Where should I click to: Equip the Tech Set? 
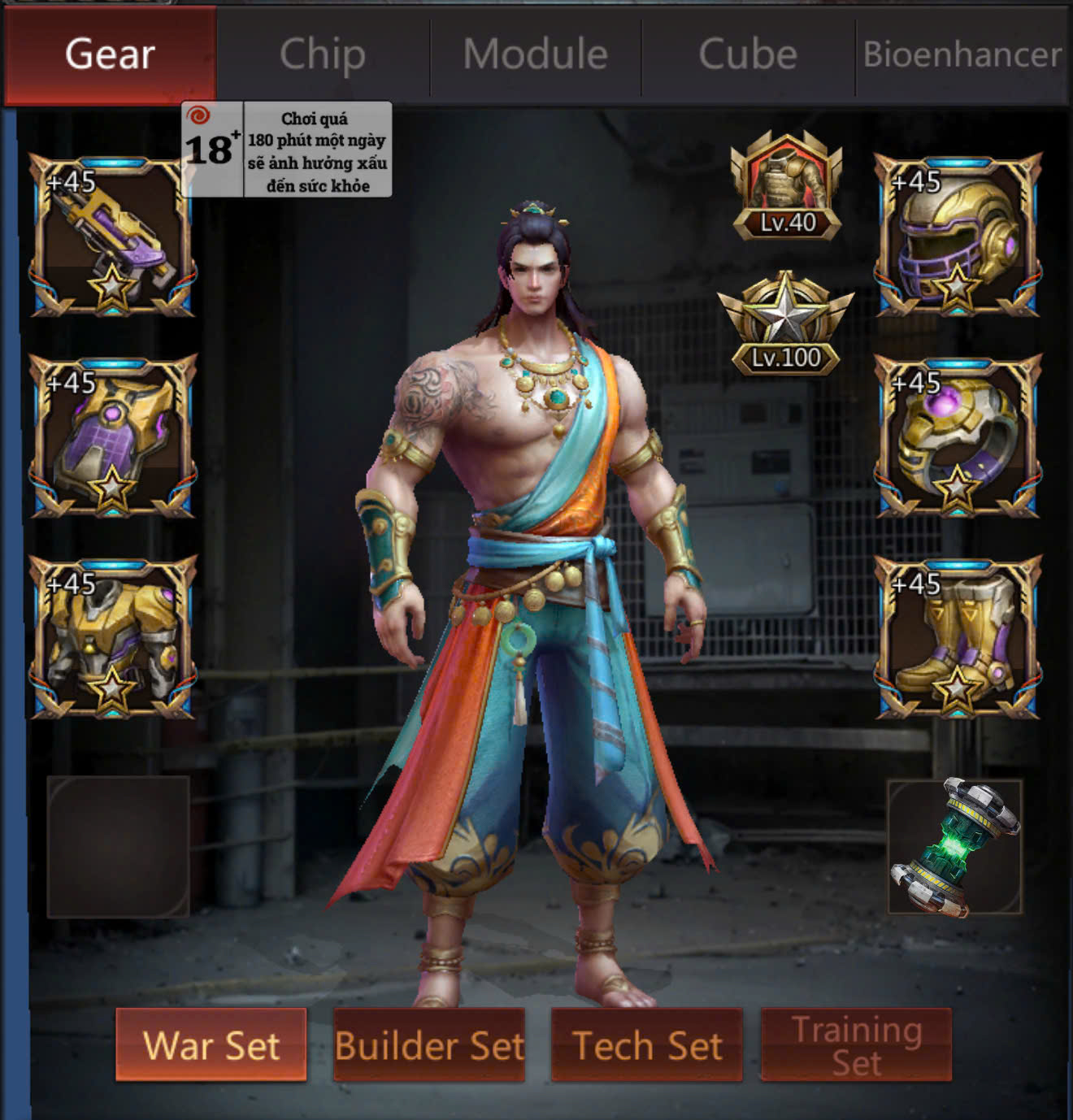point(647,1045)
